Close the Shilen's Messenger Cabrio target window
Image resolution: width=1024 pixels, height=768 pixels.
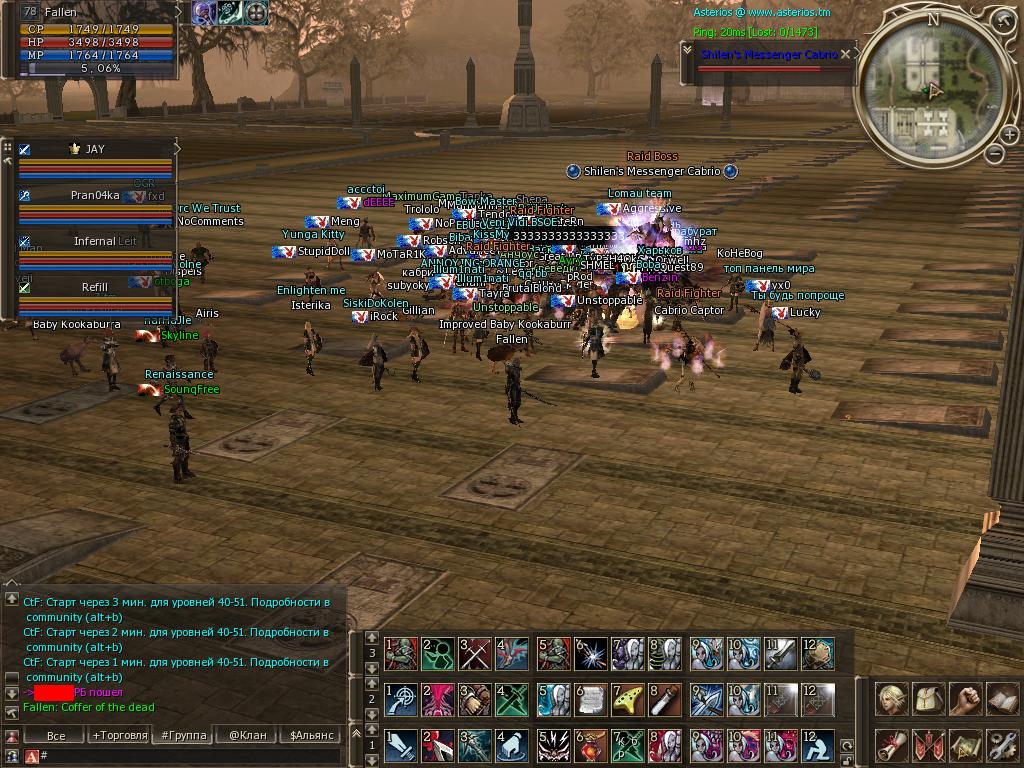pyautogui.click(x=845, y=55)
